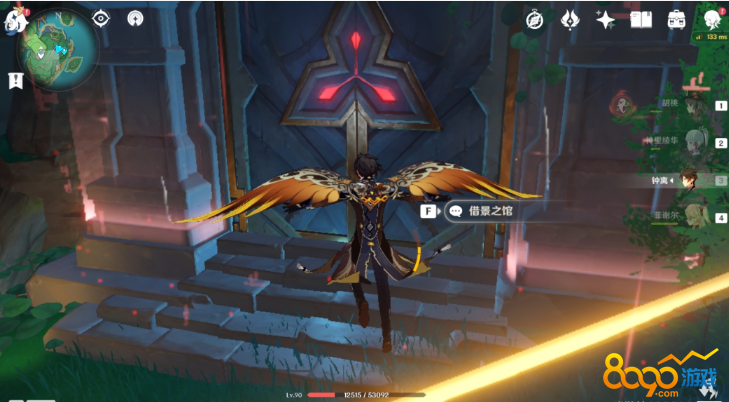Select the 借景之馆 interaction prompt
The image size is (729, 402).
480,211
